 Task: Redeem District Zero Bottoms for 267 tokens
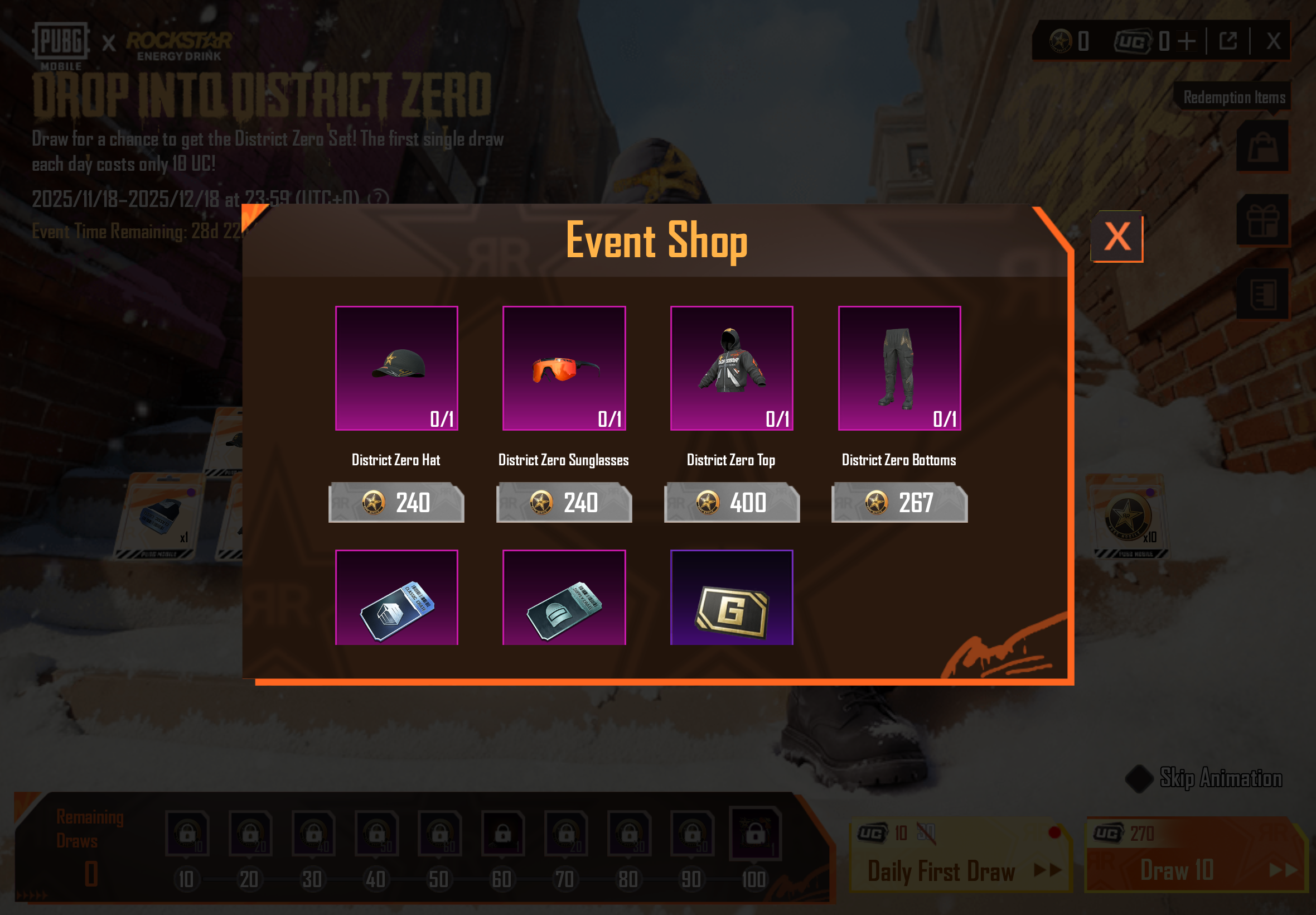[x=899, y=503]
